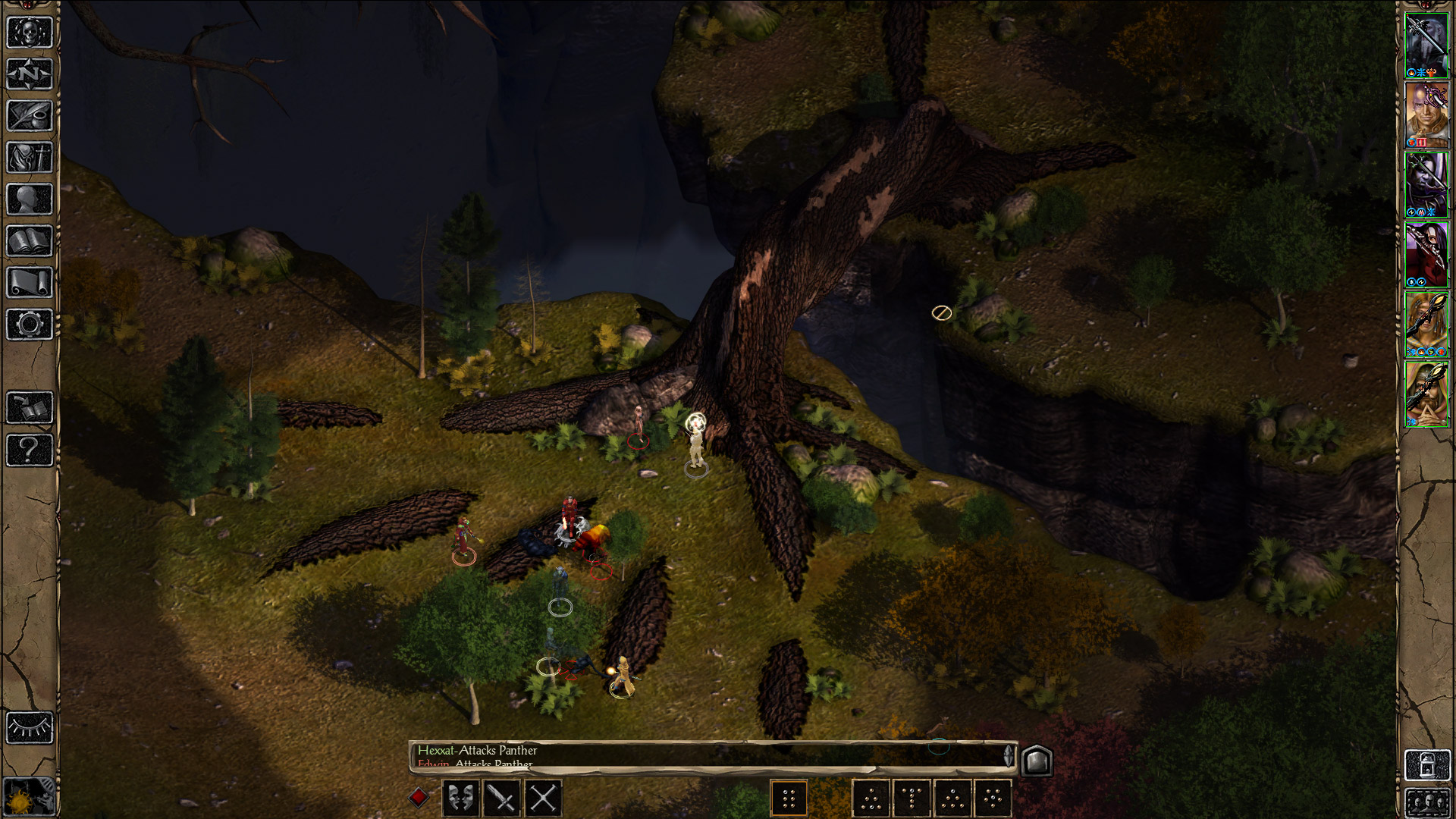Show the character record head icon

tap(30, 199)
